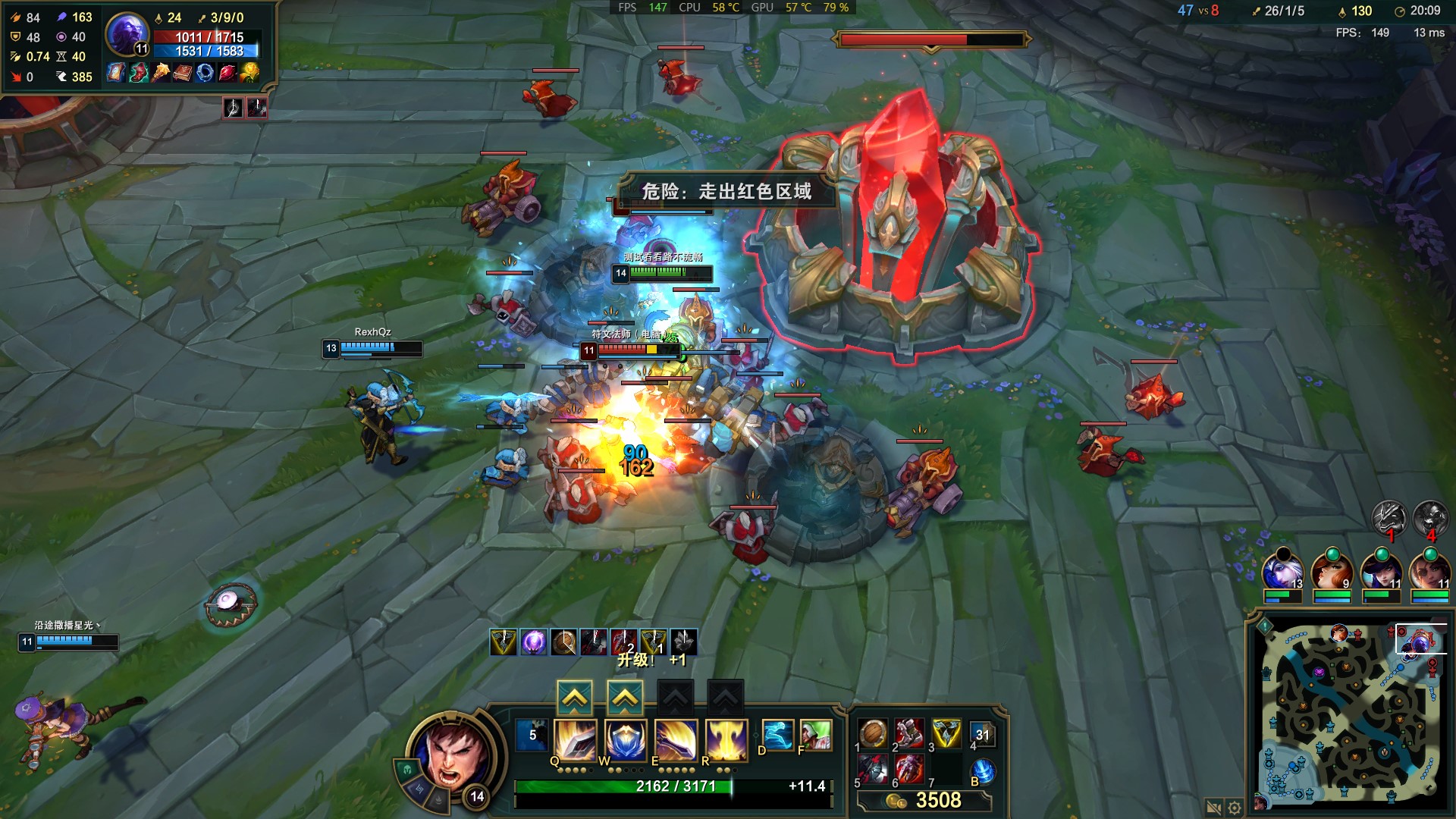The width and height of the screenshot is (1456, 819).
Task: Level up the Q ability
Action: [x=575, y=698]
